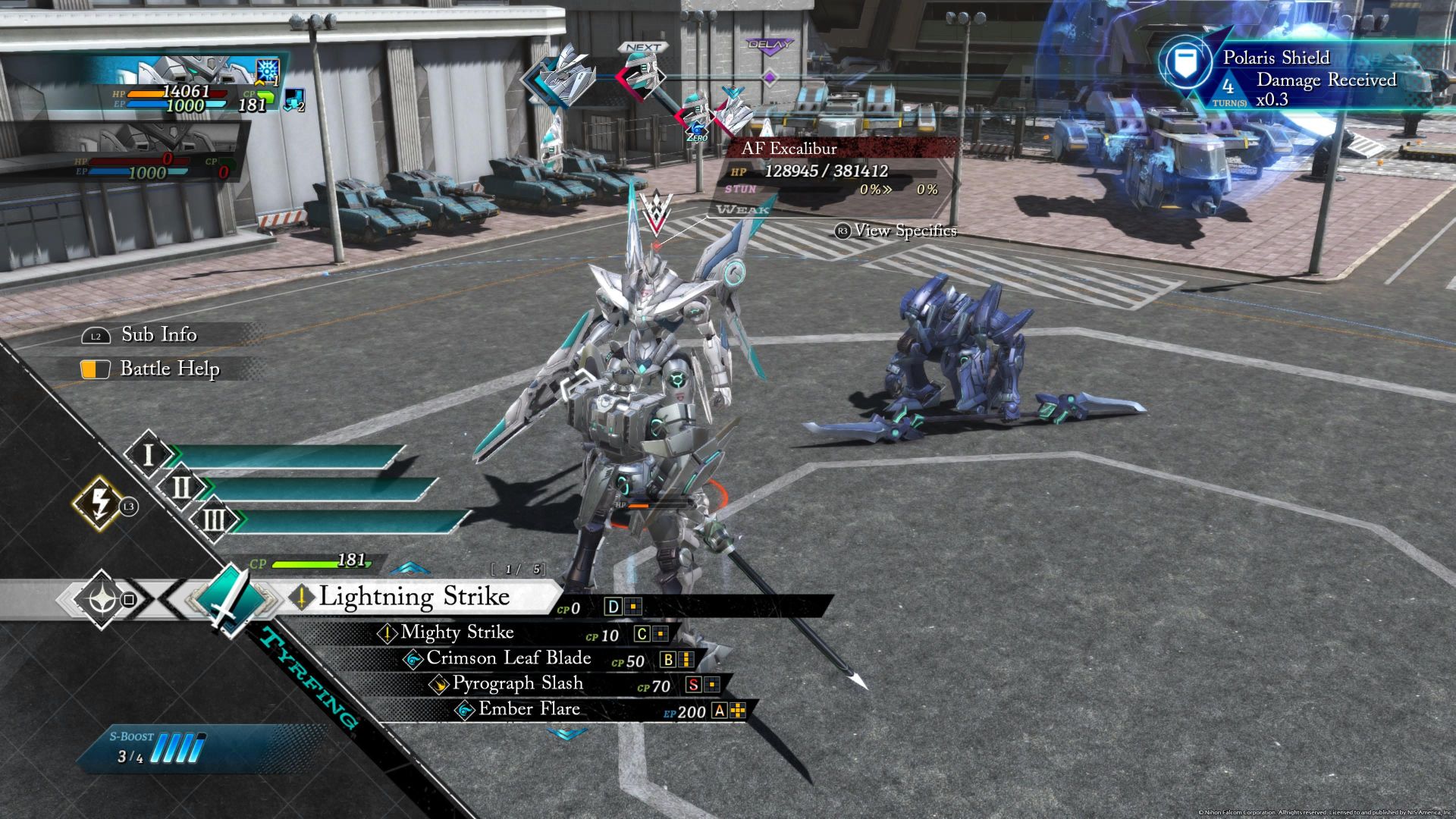Select brave order slot III

pos(215,520)
